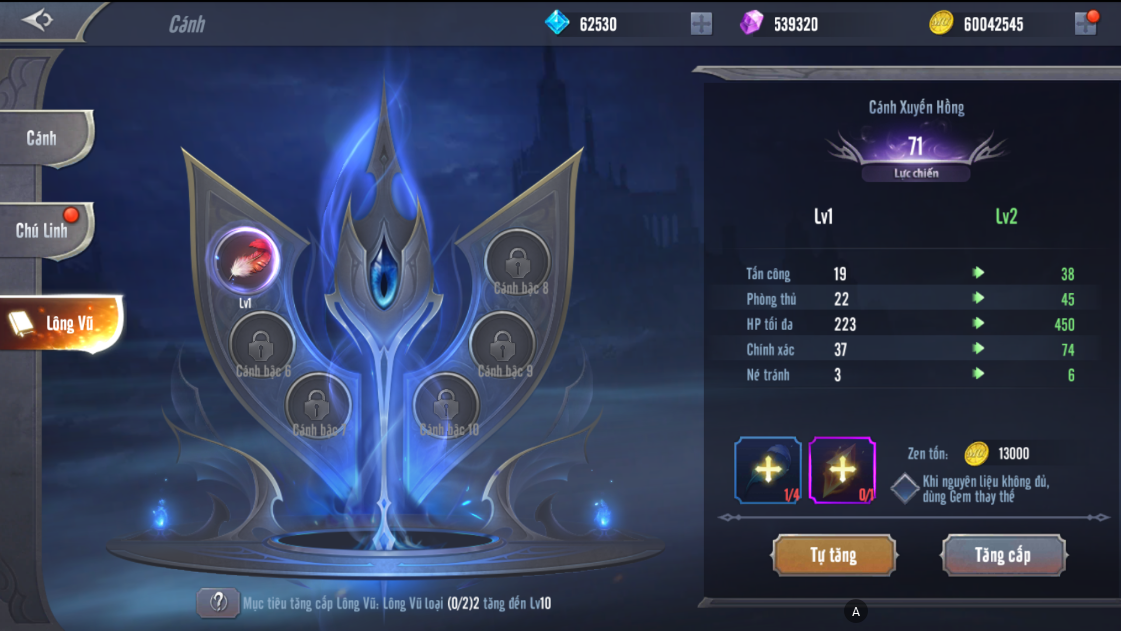This screenshot has height=631, width=1121.
Task: Click the locked Cánh bậc 10 slot
Action: [x=446, y=404]
